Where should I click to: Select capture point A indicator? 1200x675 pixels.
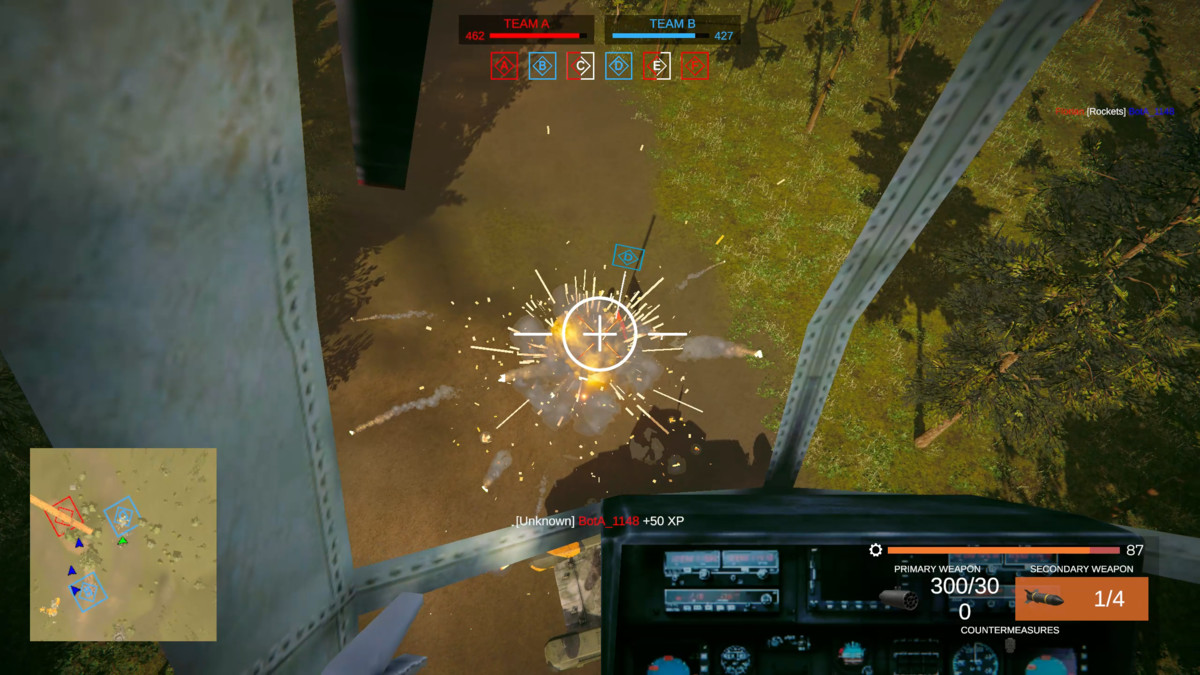pos(504,66)
